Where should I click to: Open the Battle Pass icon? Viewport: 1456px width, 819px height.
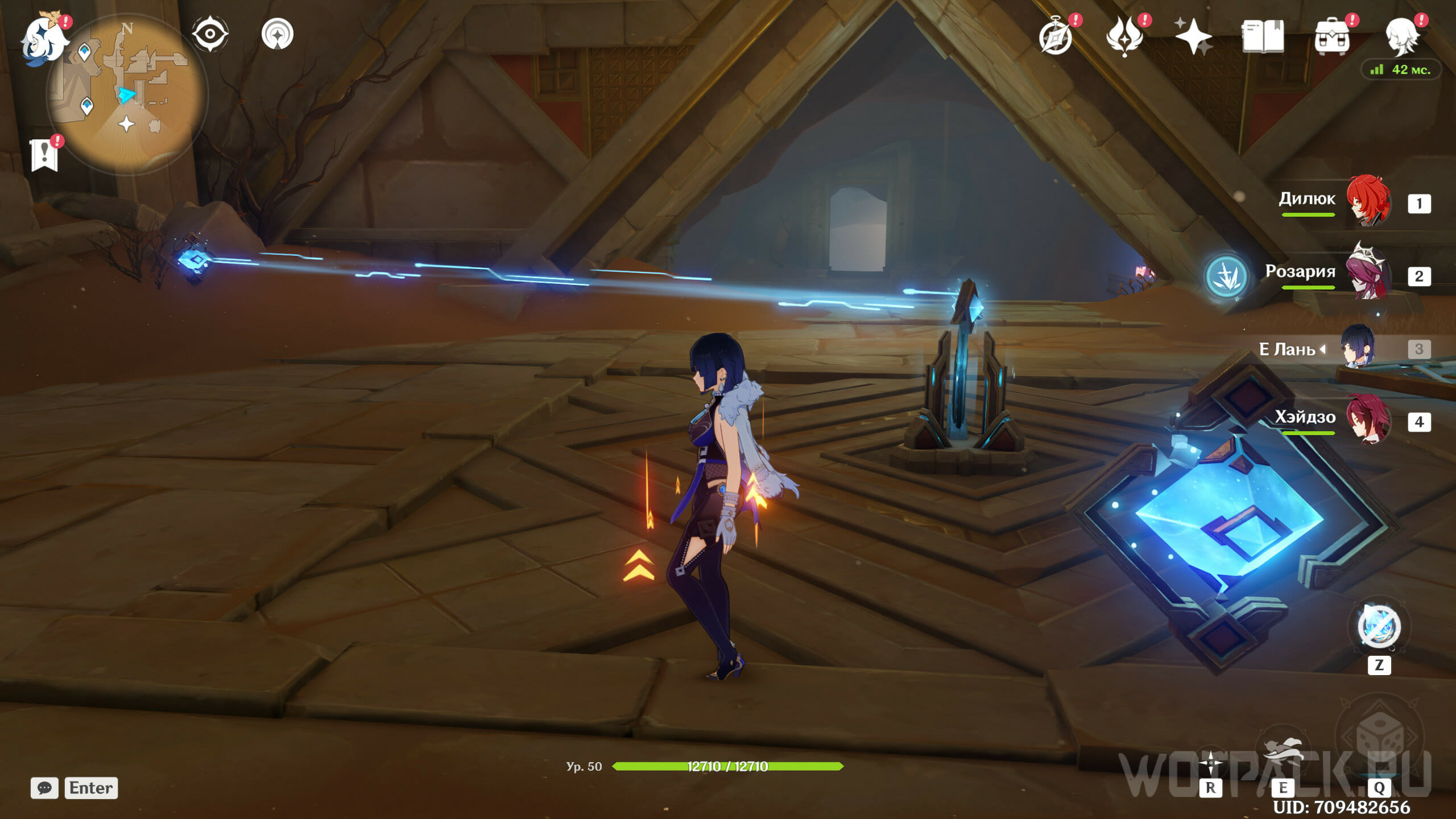click(x=1124, y=37)
